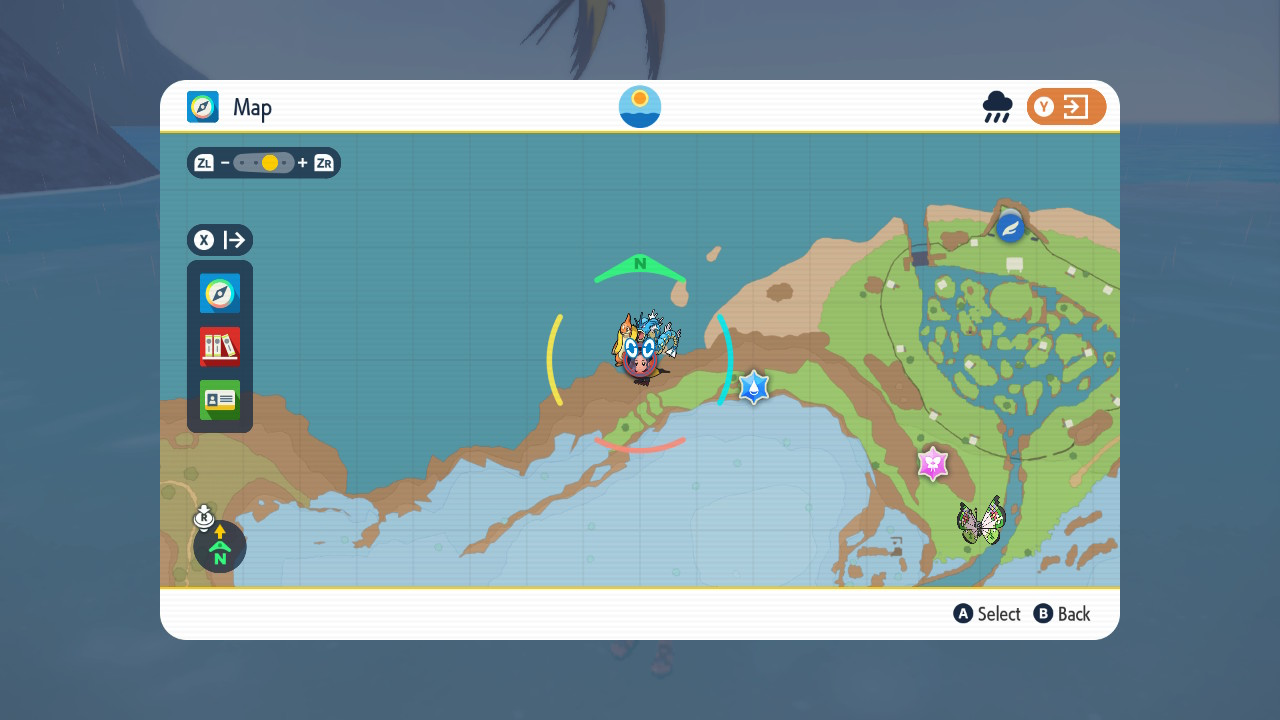This screenshot has width=1280, height=720.
Task: Go Back using footer option
Action: coord(1062,614)
